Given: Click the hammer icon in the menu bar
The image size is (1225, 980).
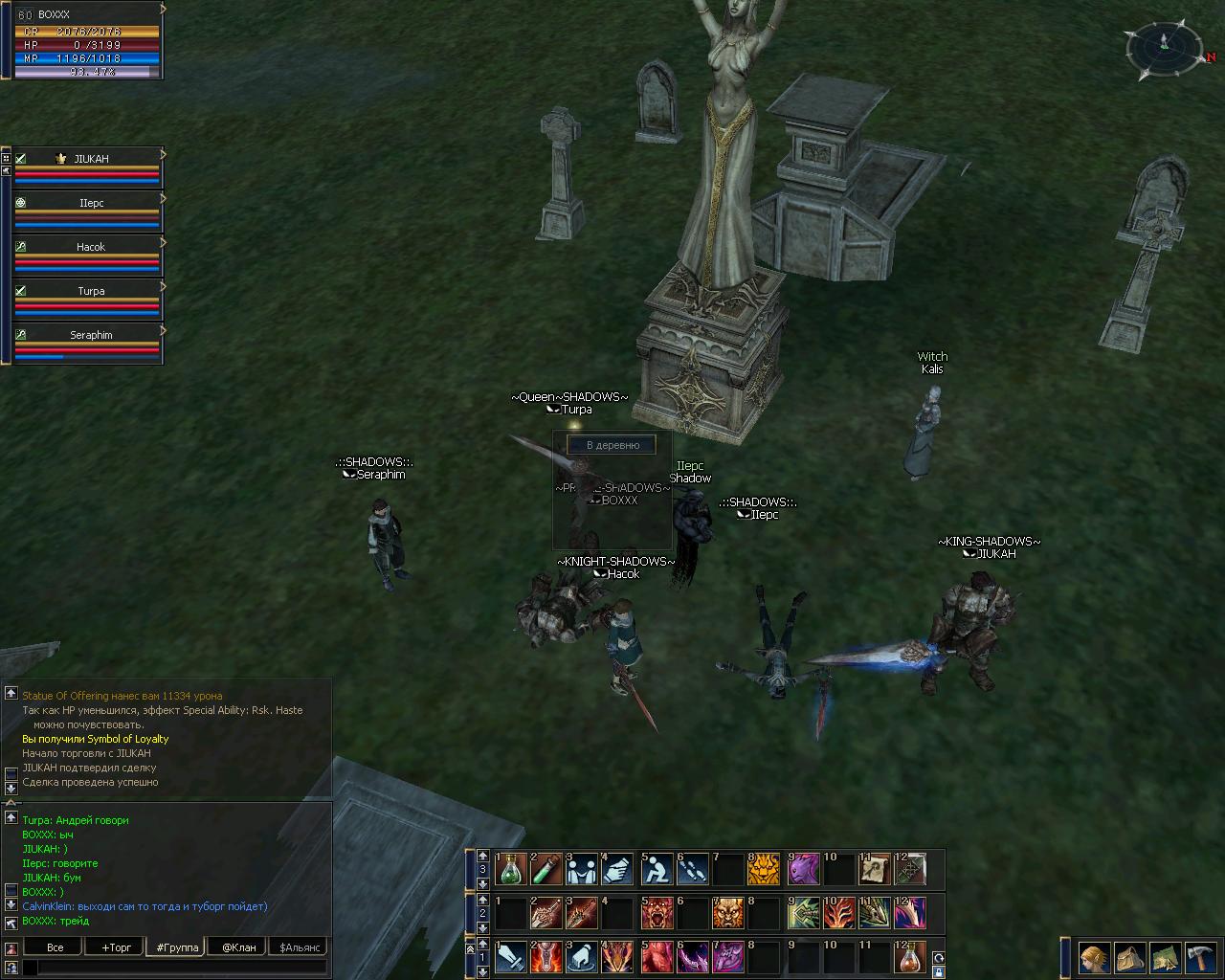Looking at the screenshot, I should (1199, 957).
